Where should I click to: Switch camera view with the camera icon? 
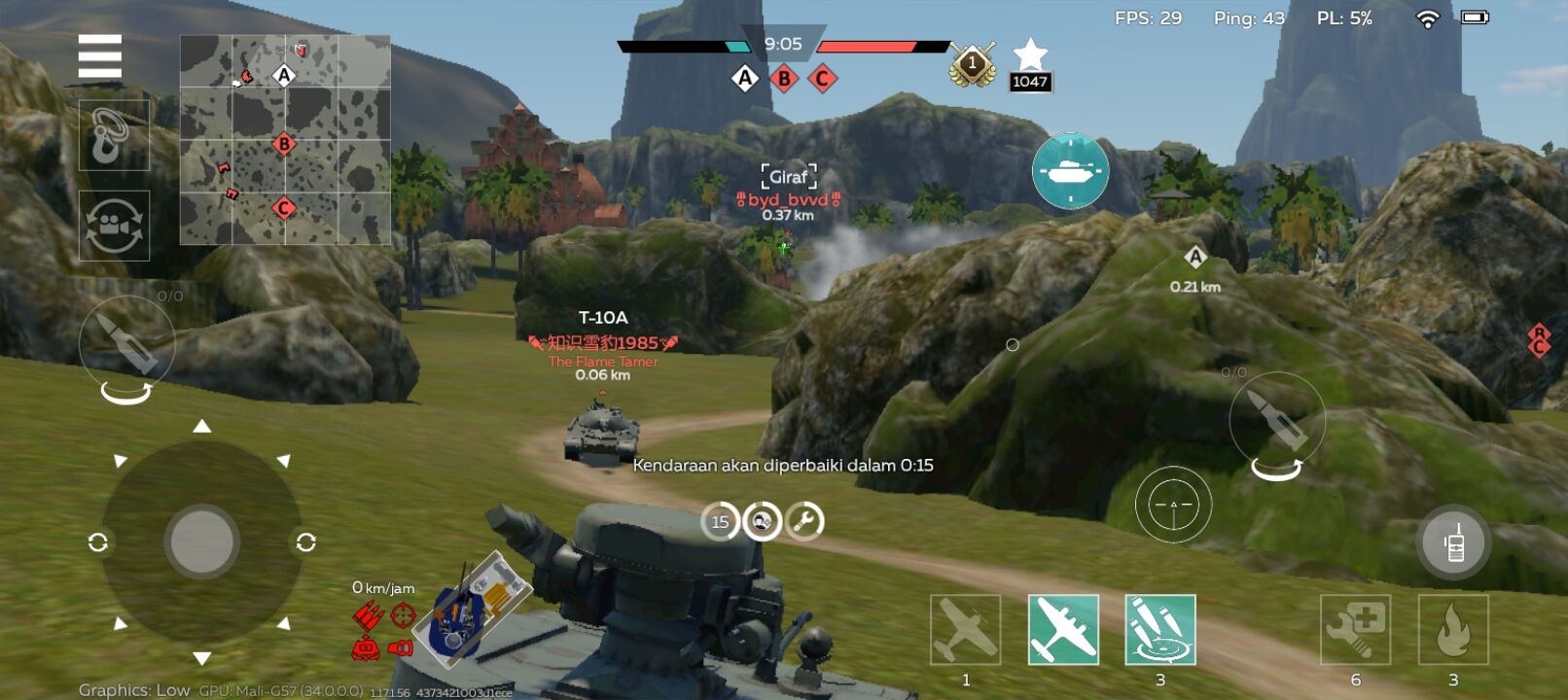coord(114,226)
